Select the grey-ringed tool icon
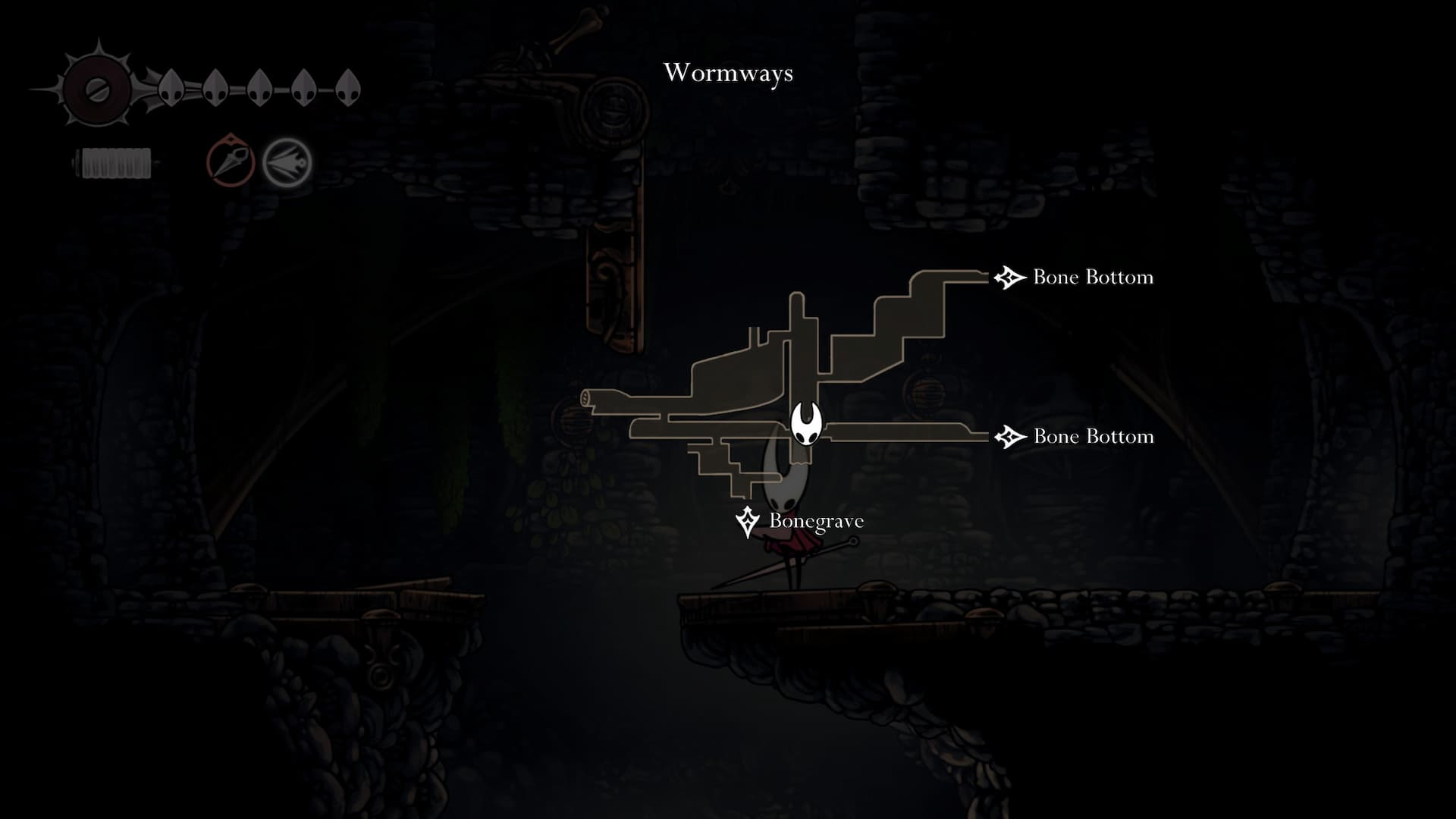The image size is (1456, 819). [287, 162]
